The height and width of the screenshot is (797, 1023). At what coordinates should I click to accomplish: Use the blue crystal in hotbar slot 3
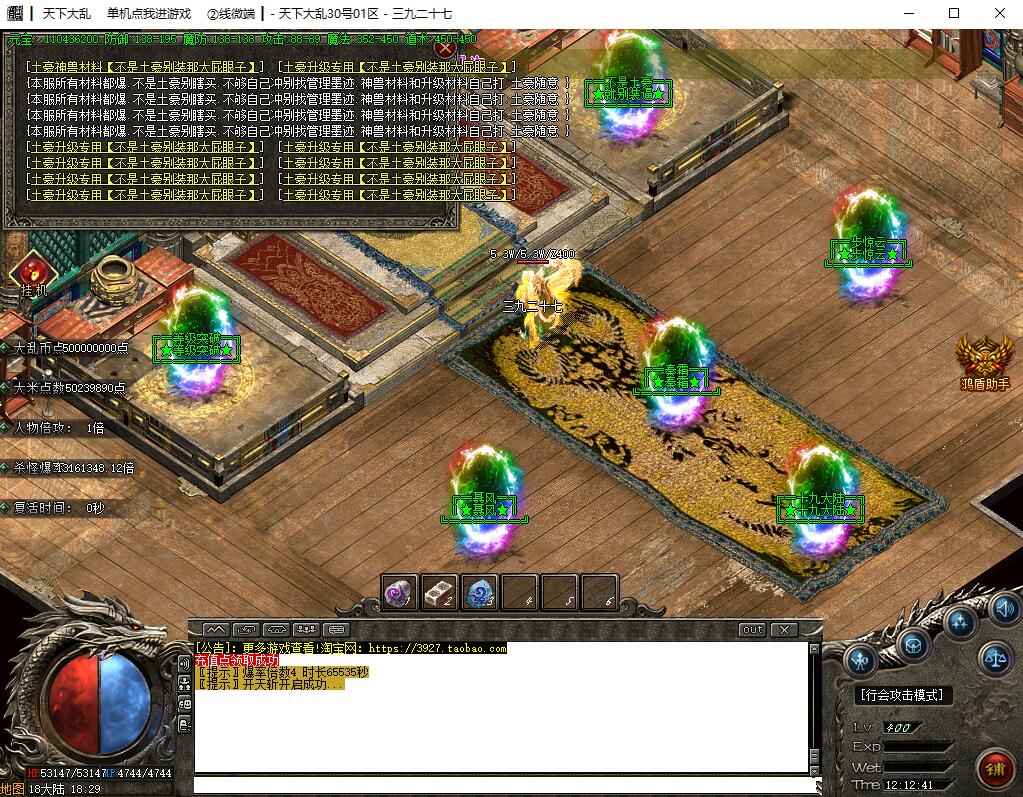coord(480,593)
